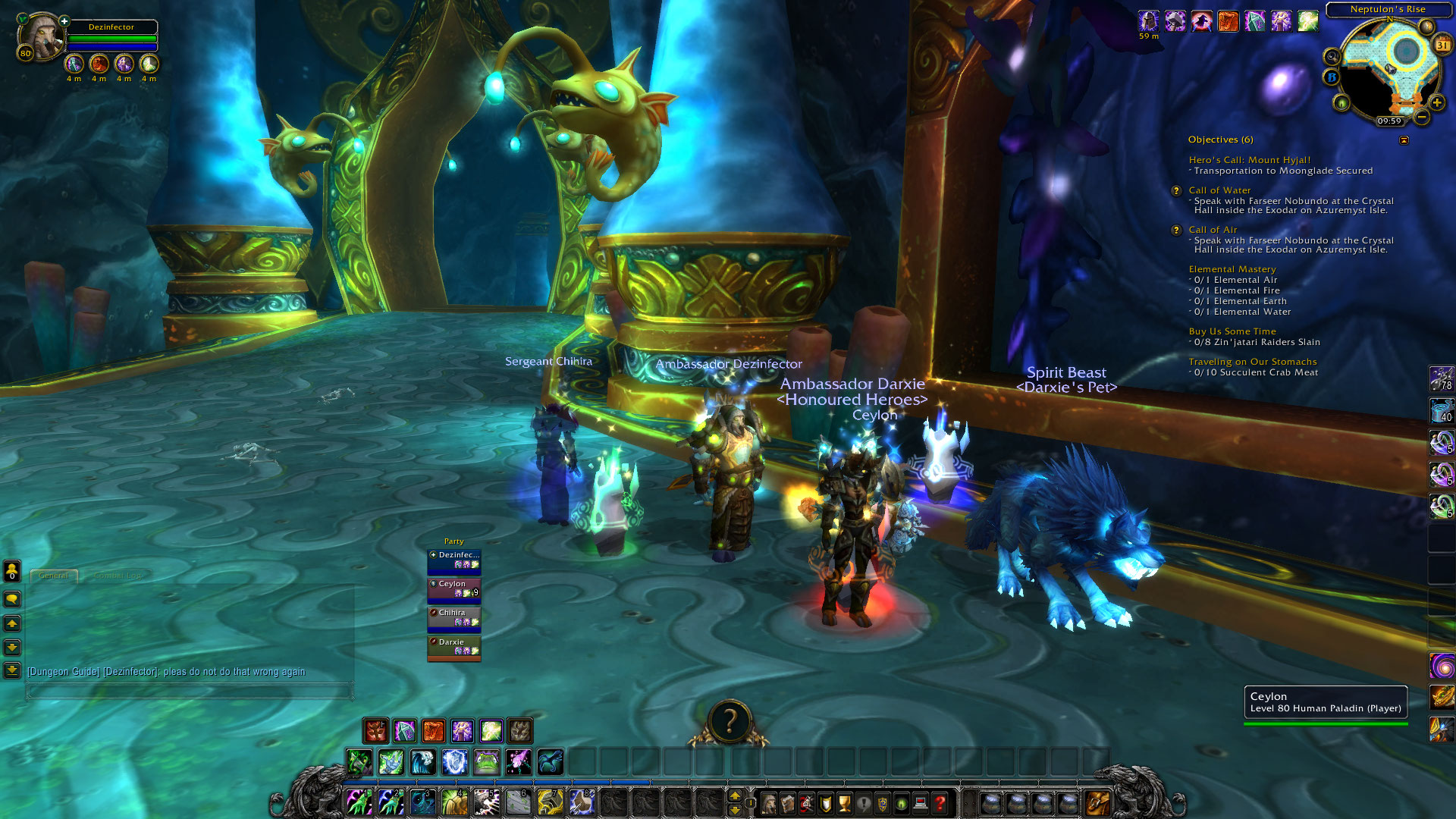1456x819 pixels.
Task: Select Ceylon in the party frames
Action: click(453, 588)
